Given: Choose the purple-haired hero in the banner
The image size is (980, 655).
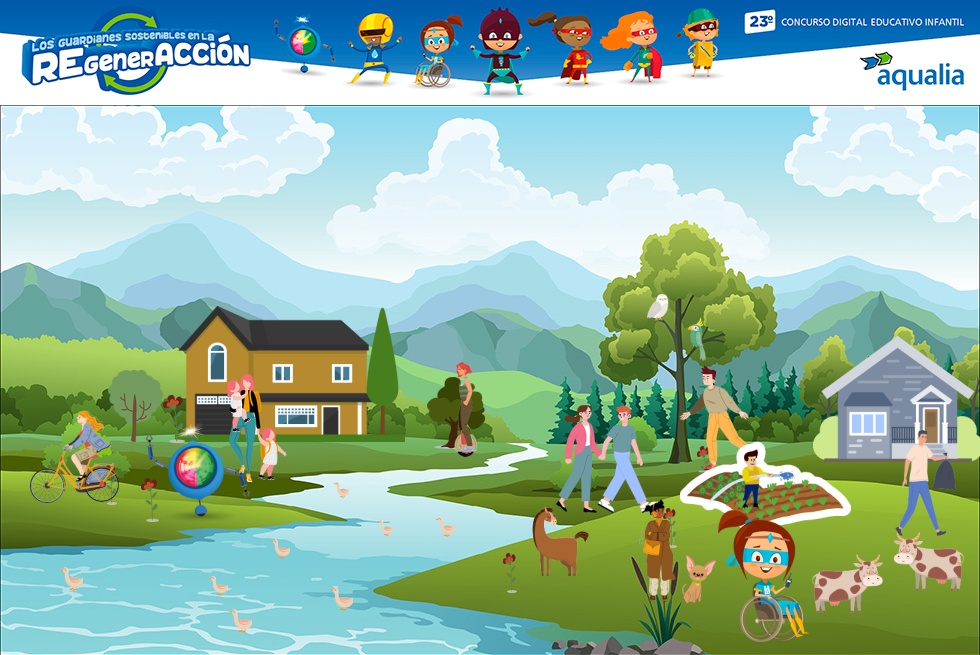Looking at the screenshot, I should tap(498, 50).
